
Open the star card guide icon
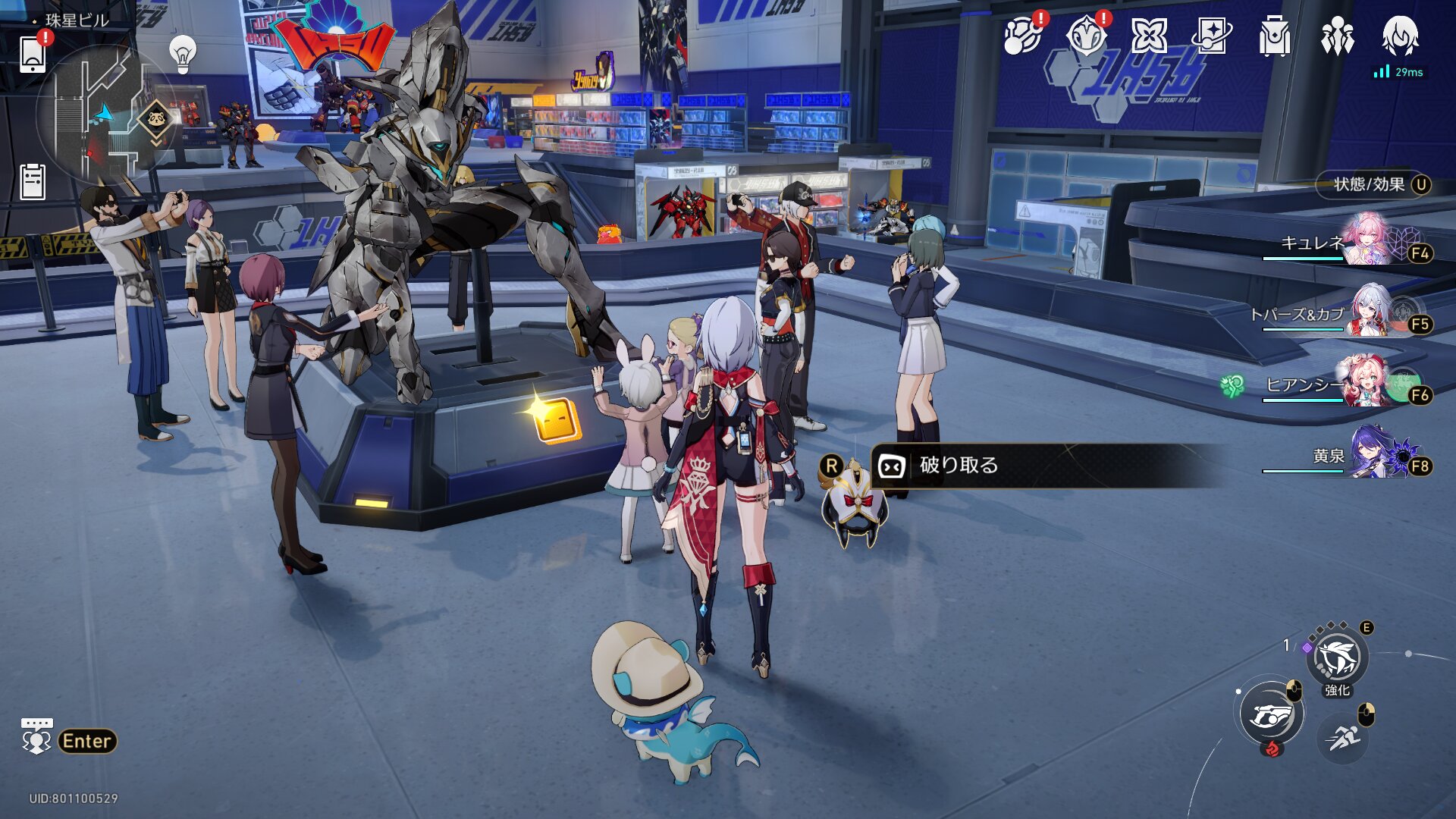pos(1211,36)
